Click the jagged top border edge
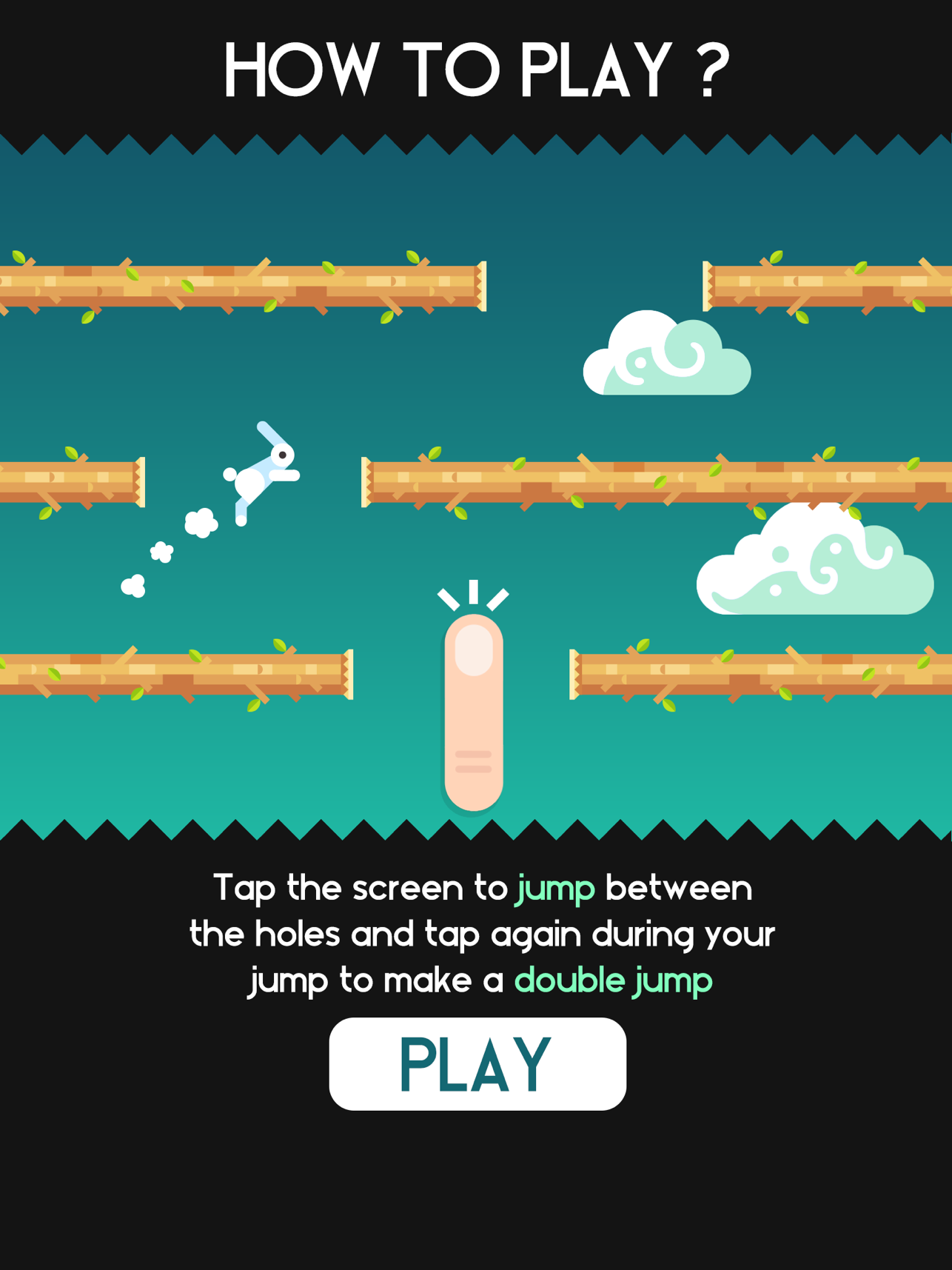Image resolution: width=952 pixels, height=1270 pixels. tap(474, 144)
